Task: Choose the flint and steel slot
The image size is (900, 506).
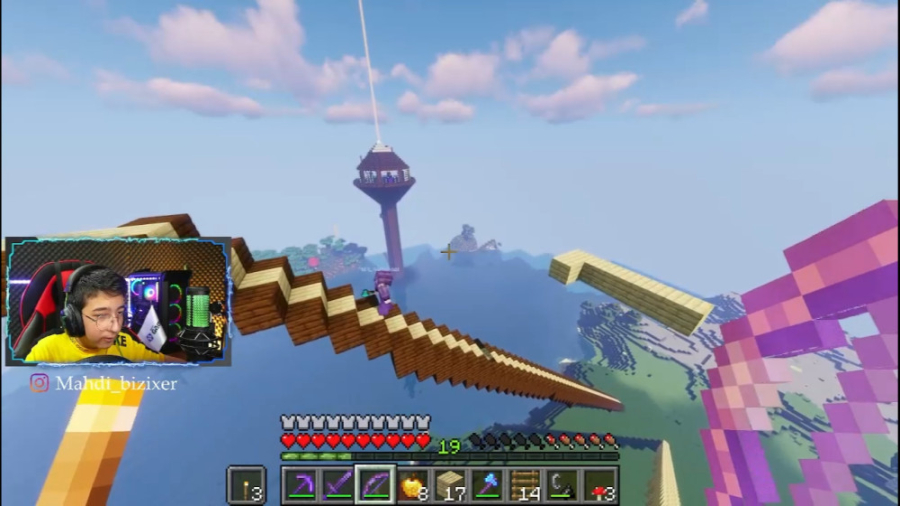Action: (x=562, y=485)
